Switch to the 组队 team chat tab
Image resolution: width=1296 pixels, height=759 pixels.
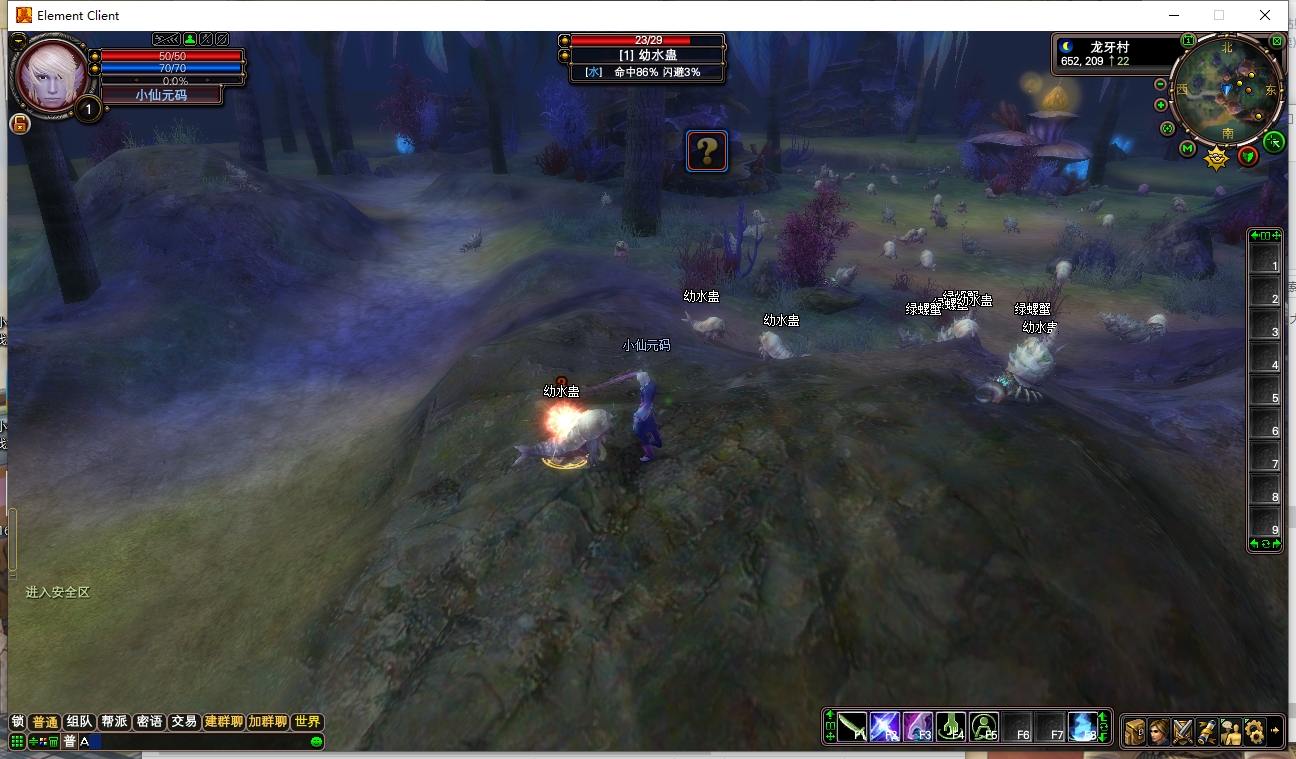79,722
